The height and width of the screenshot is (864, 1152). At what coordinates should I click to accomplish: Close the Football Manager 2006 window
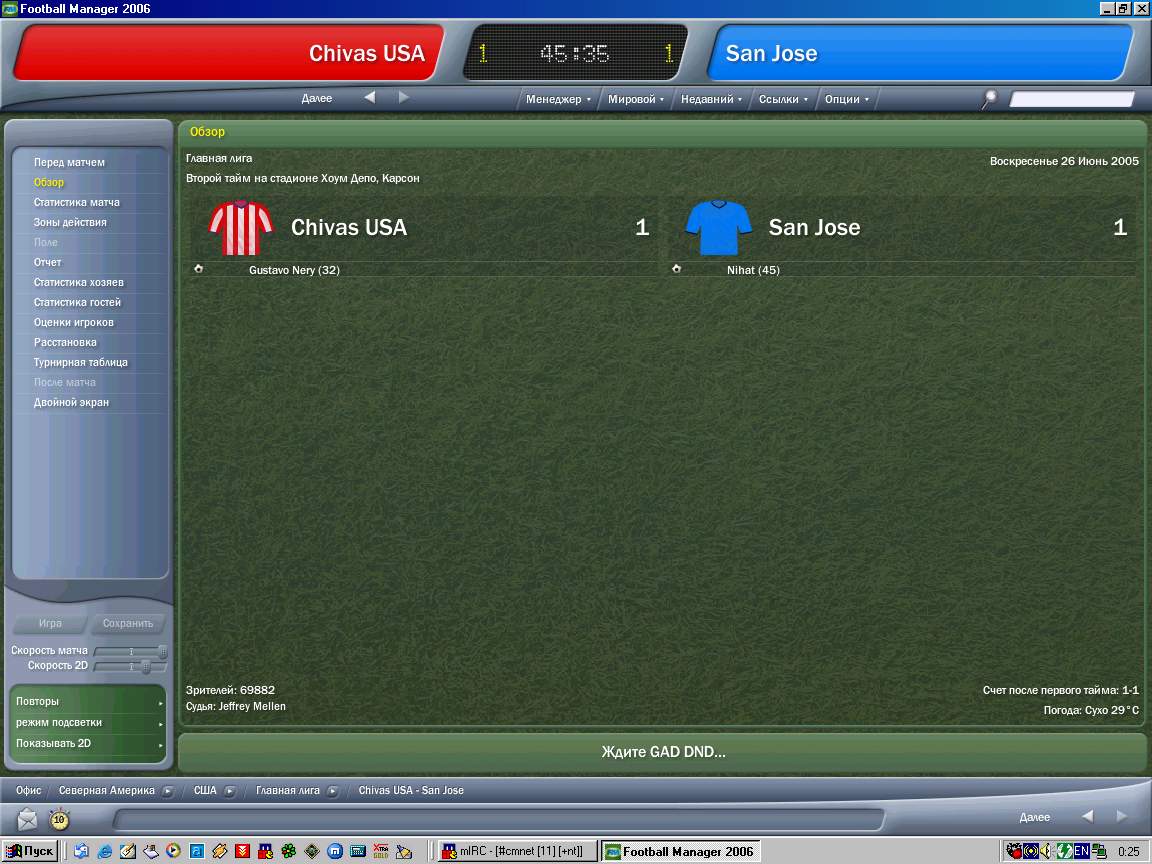coord(1141,8)
